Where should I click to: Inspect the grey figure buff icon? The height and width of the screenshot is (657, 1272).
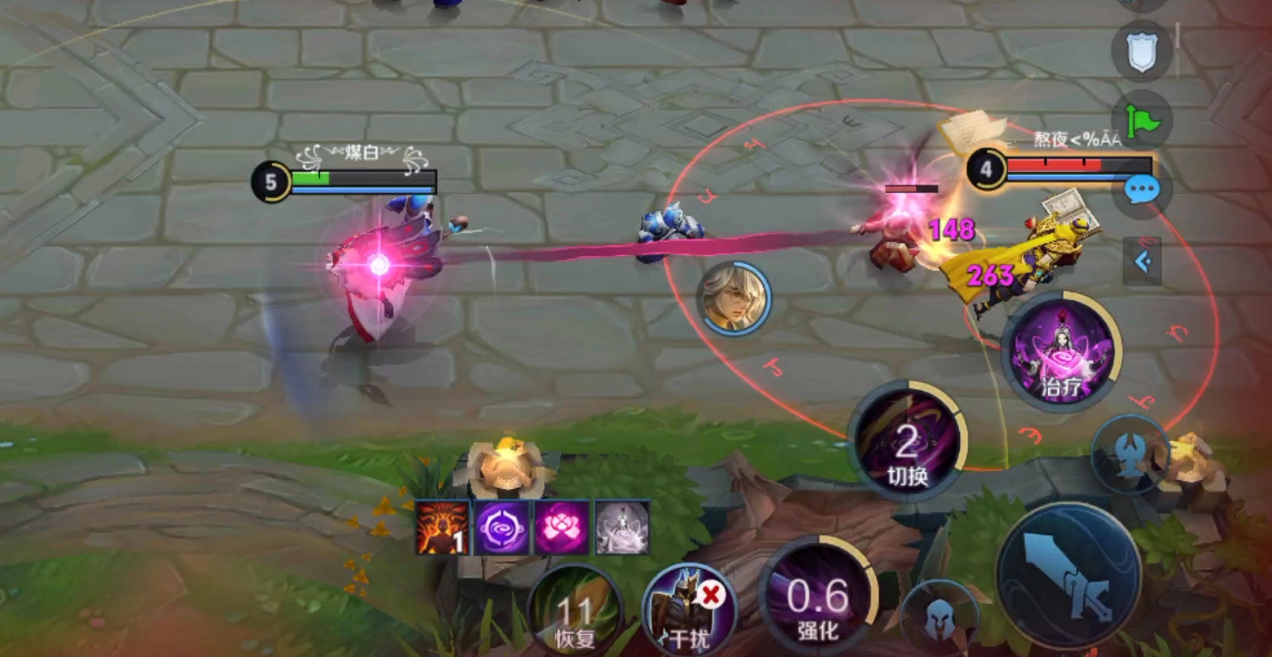click(x=621, y=527)
